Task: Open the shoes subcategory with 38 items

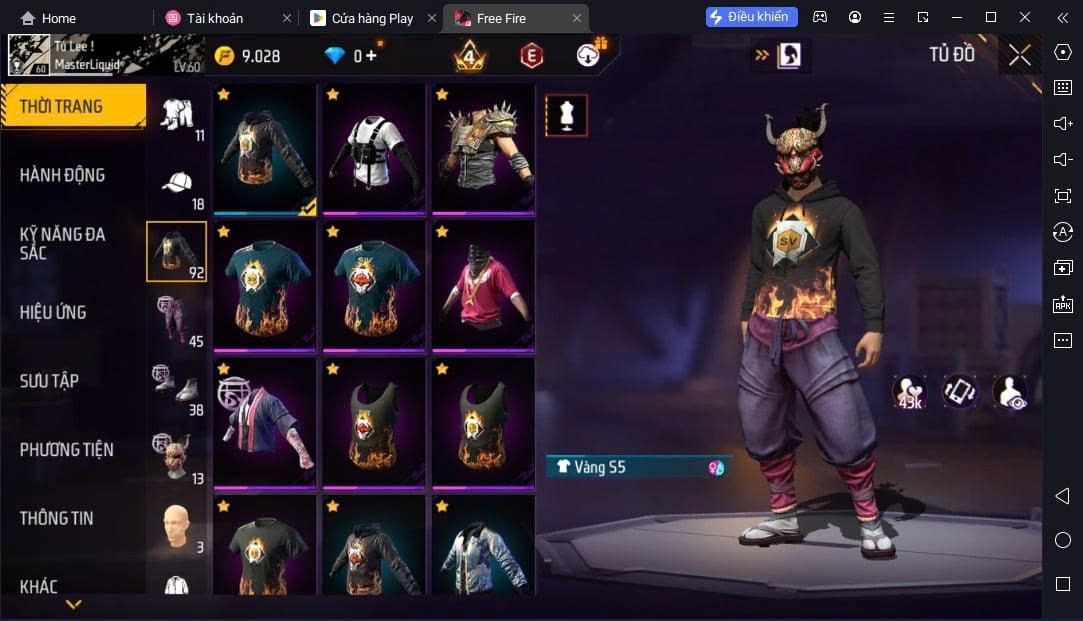Action: 177,388
